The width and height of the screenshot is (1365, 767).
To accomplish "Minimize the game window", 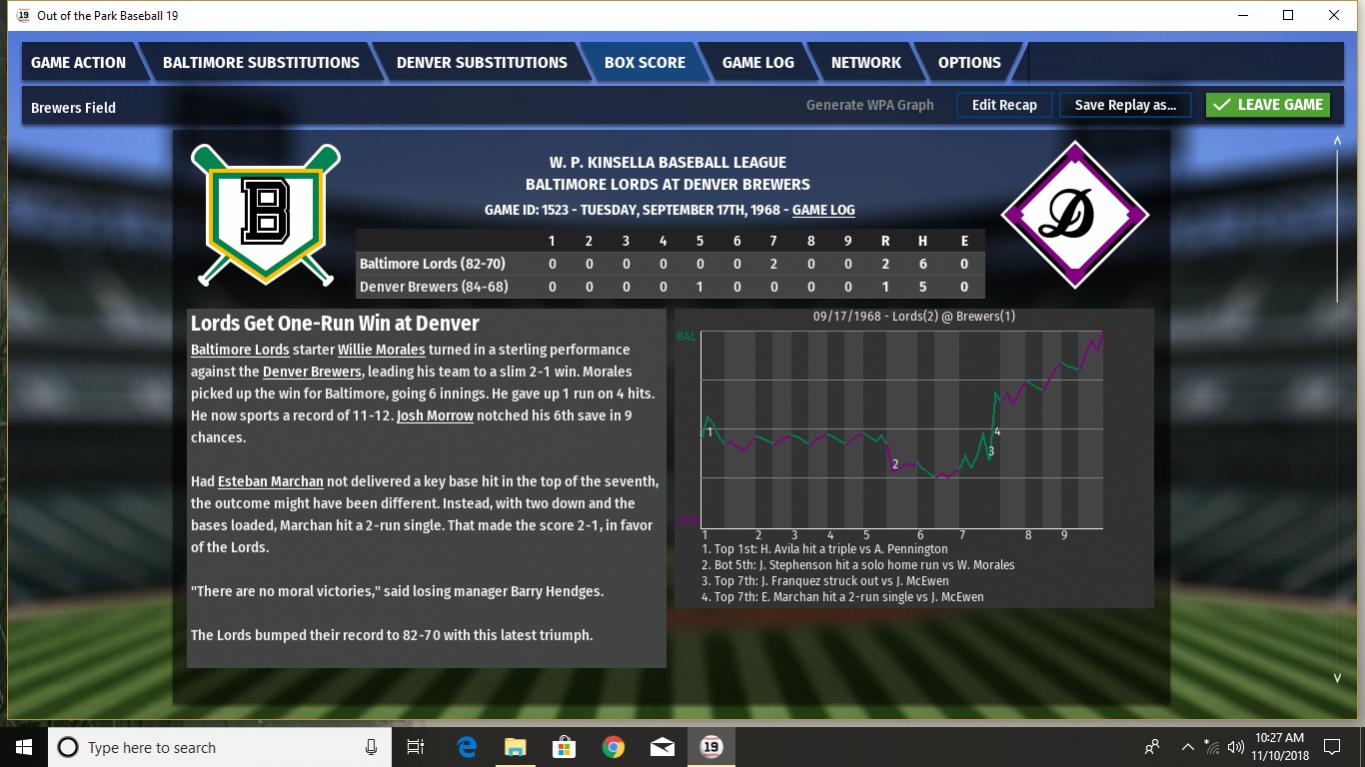I will pyautogui.click(x=1243, y=15).
